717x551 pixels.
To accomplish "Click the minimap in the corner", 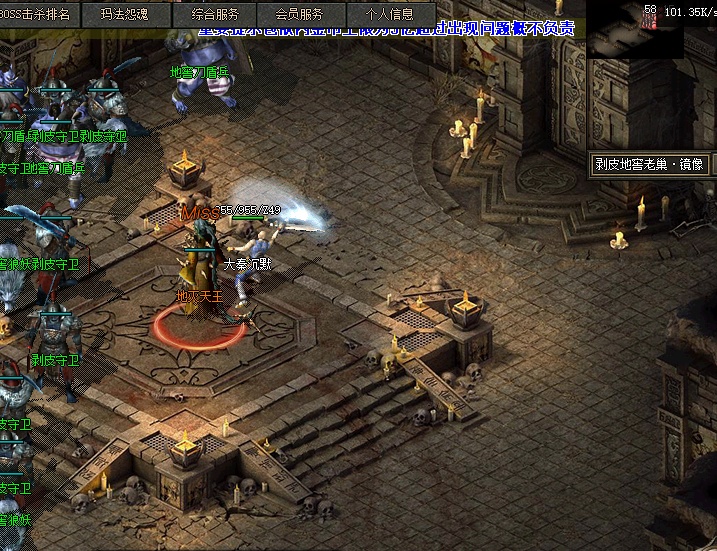I will click(x=620, y=30).
